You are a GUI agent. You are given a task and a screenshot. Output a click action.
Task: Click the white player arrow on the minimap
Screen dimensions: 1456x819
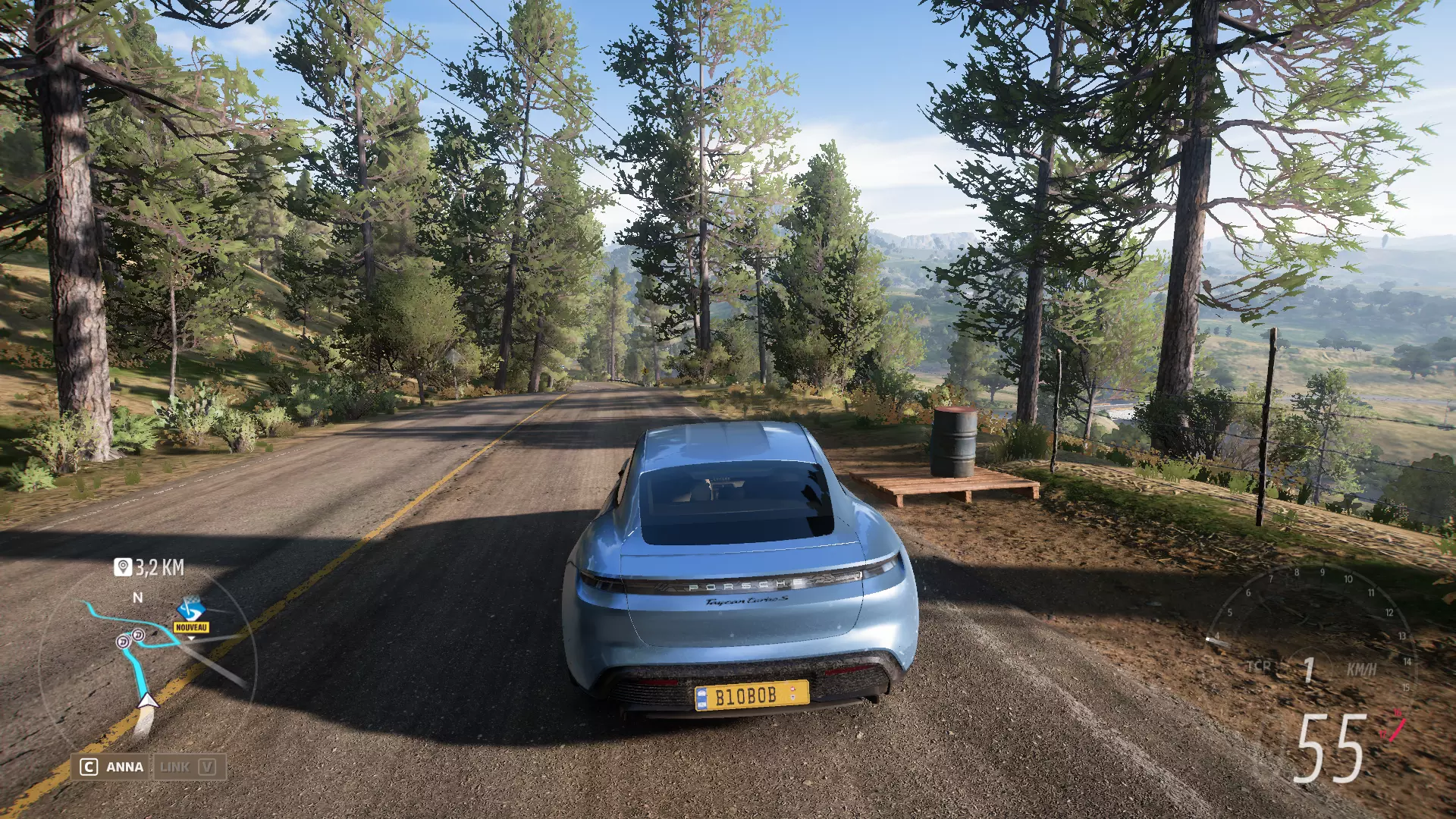(x=147, y=700)
